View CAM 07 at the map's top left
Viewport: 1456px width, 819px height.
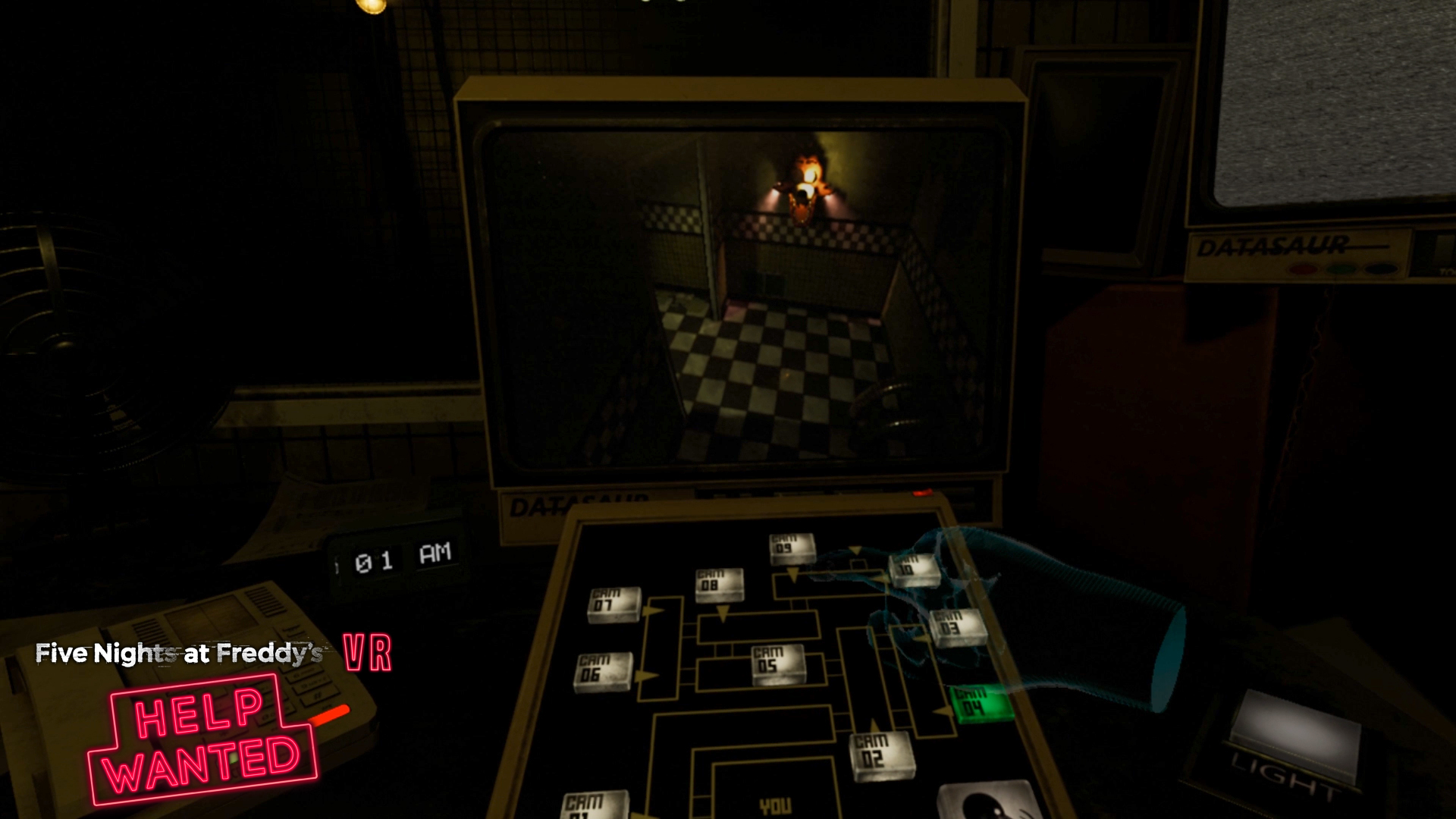click(x=613, y=603)
